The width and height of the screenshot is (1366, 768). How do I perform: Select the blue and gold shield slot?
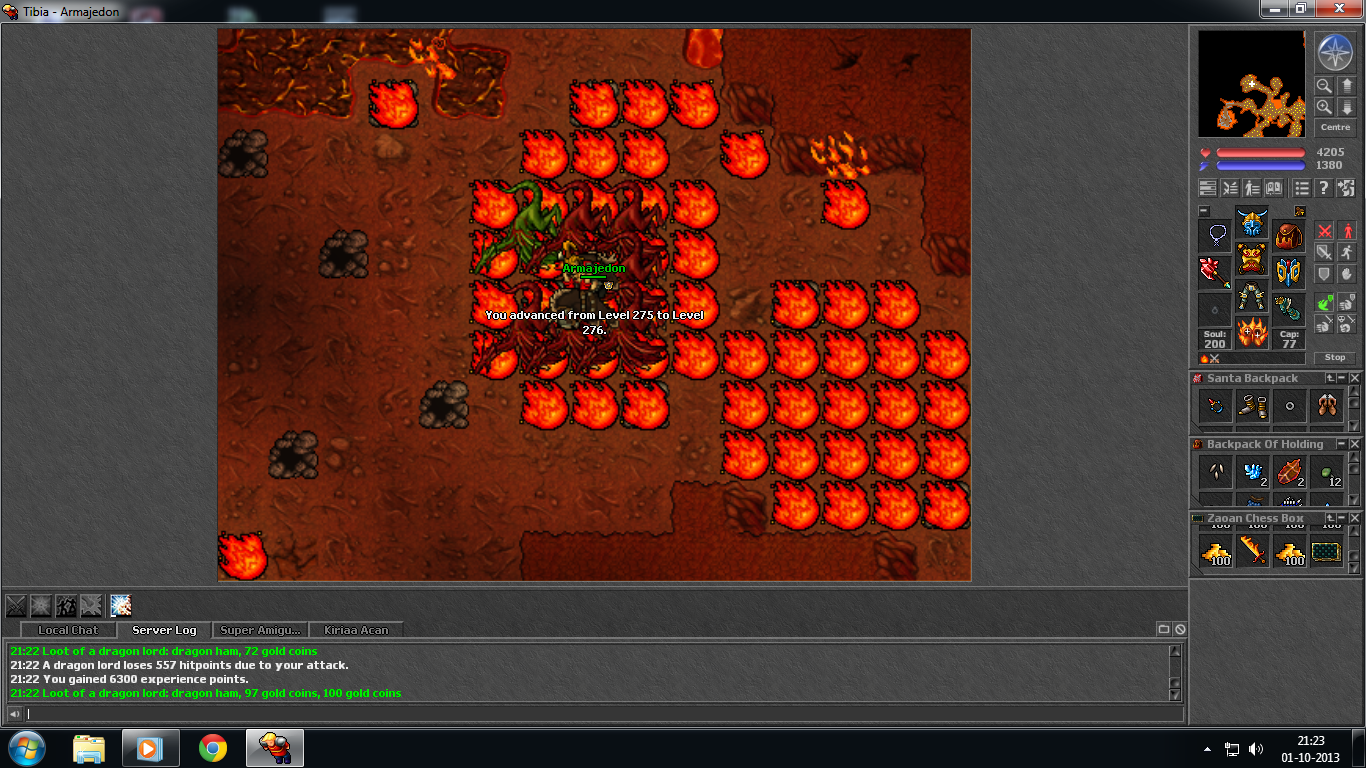pos(1288,273)
